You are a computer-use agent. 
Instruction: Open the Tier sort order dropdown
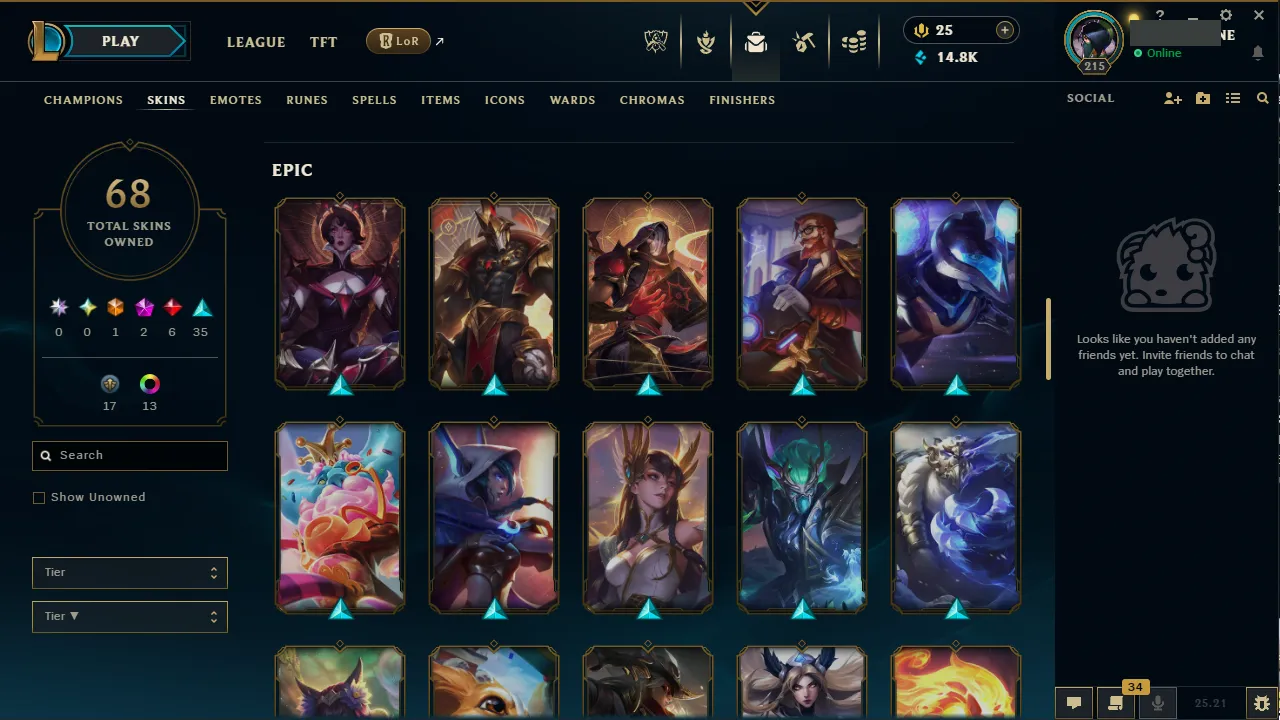(x=129, y=616)
